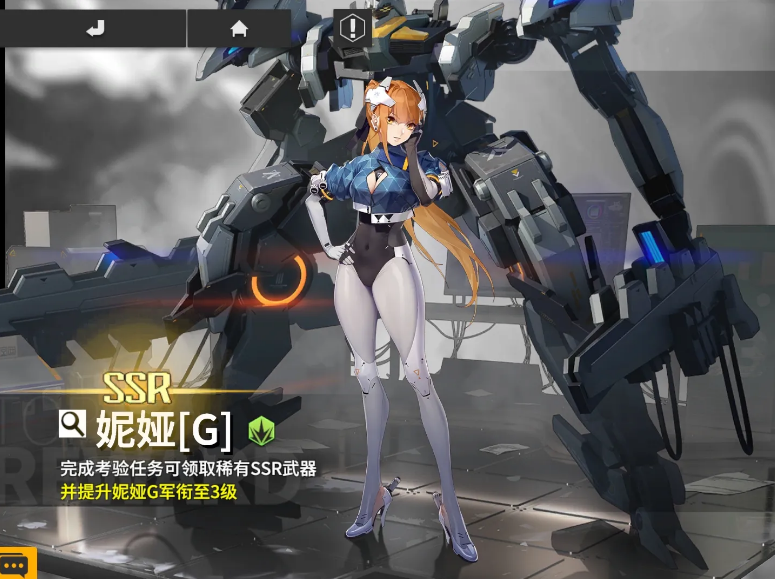Show the green element type icon details

262,430
